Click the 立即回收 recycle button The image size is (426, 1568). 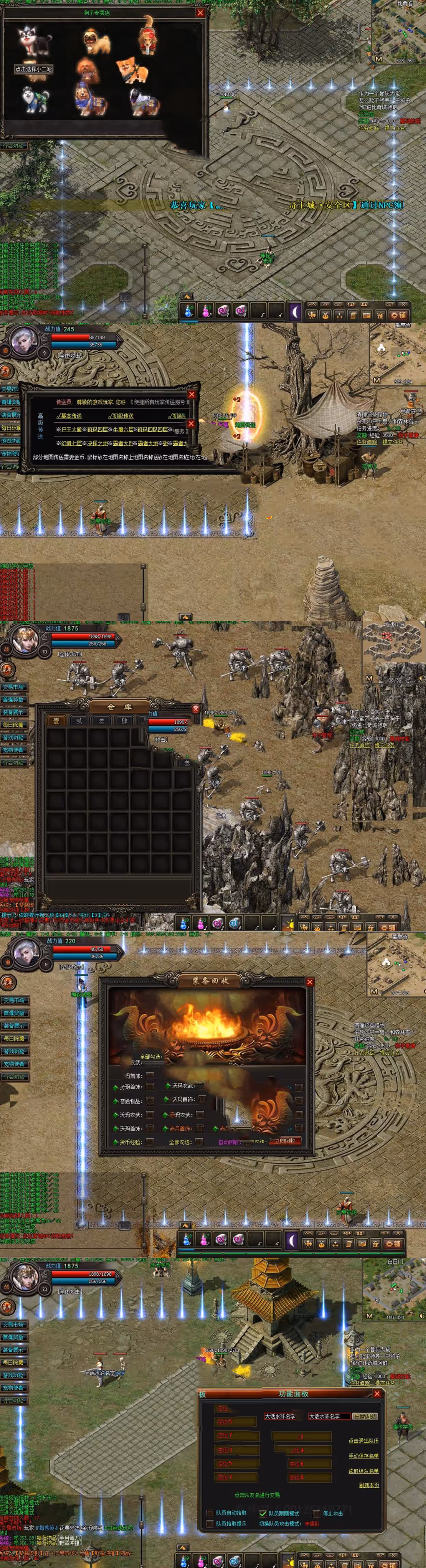[285, 1141]
